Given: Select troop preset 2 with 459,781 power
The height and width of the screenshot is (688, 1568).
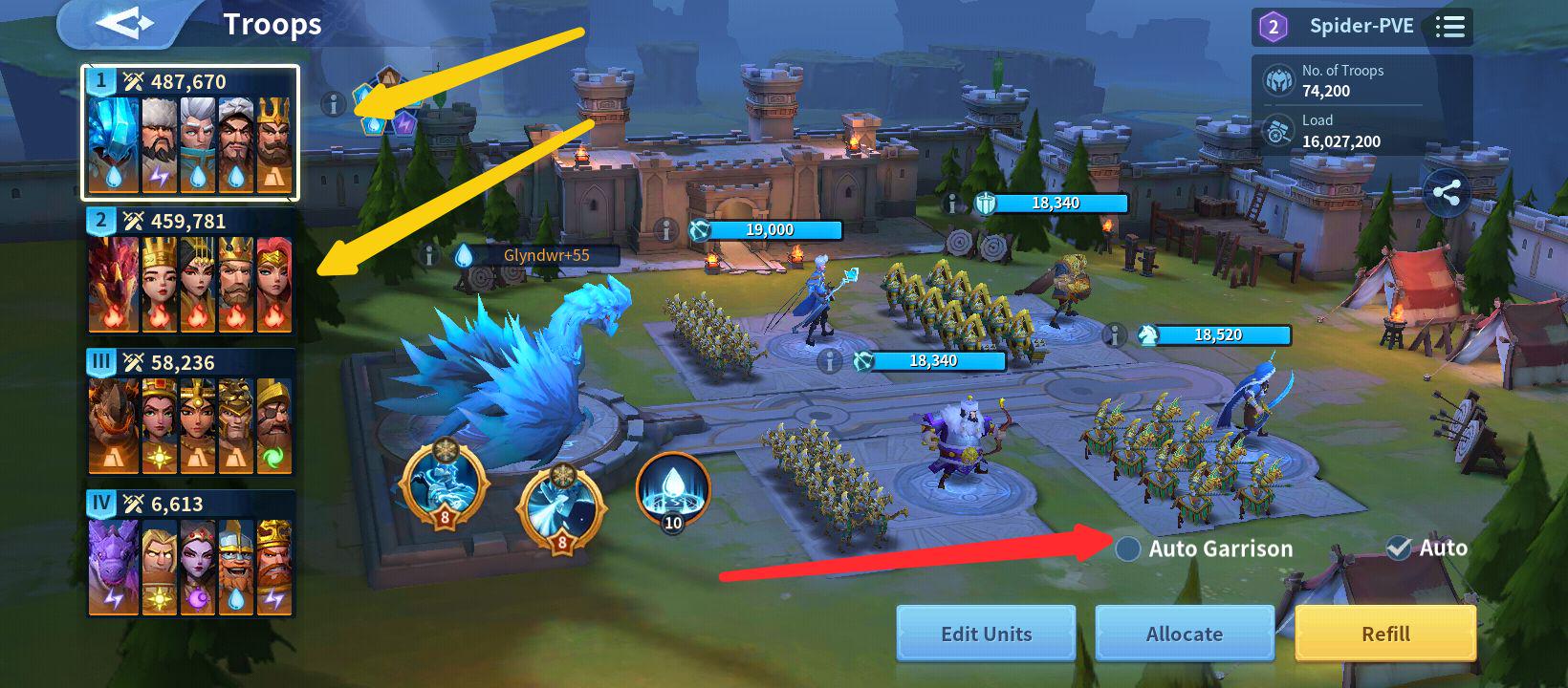Looking at the screenshot, I should tap(190, 274).
